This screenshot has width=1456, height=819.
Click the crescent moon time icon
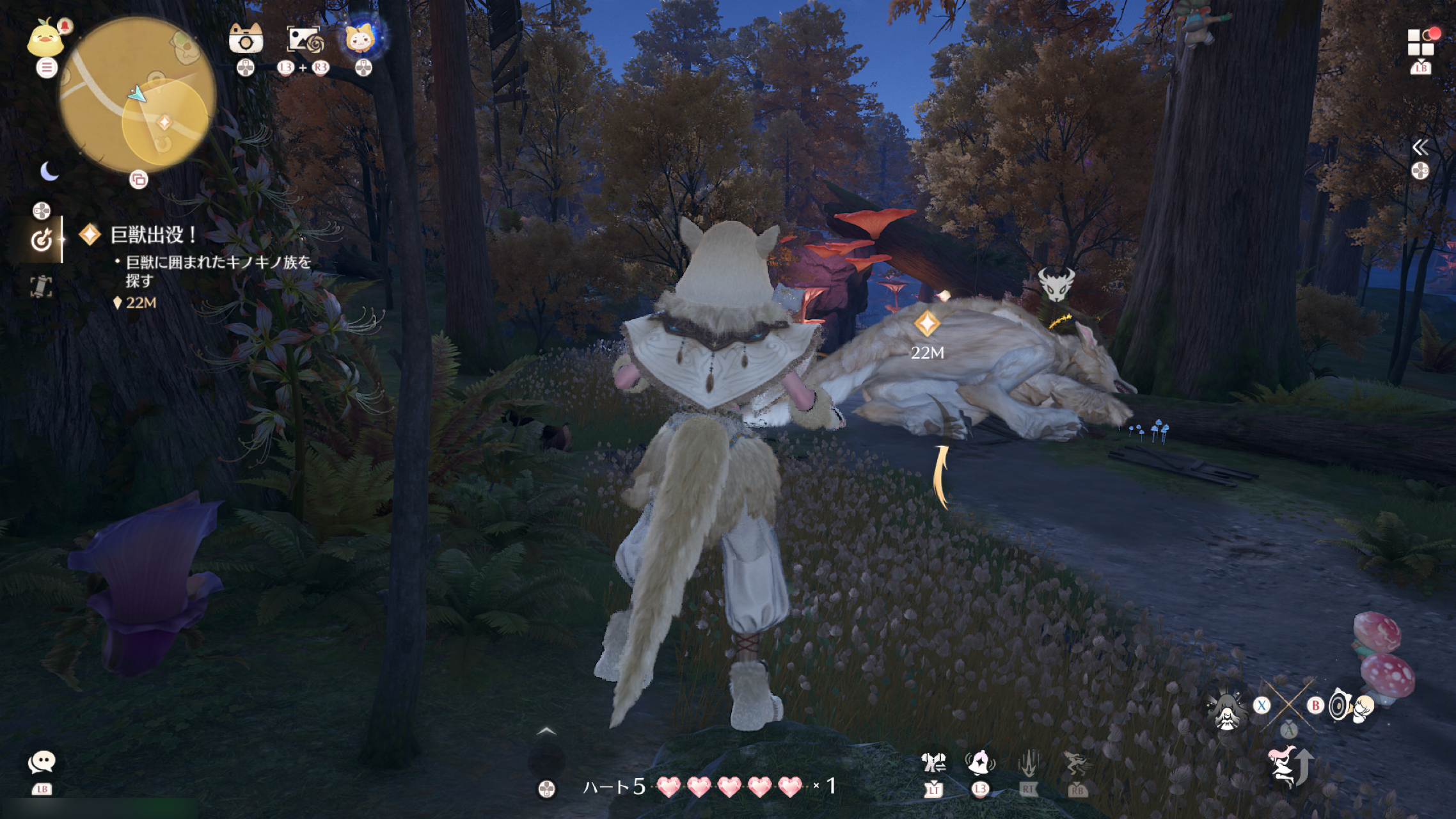pos(49,171)
